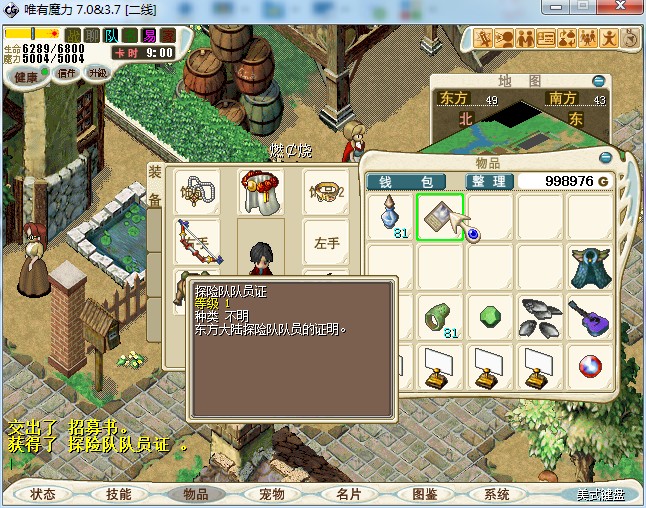
Task: Open the 技能 skills menu
Action: coord(119,494)
